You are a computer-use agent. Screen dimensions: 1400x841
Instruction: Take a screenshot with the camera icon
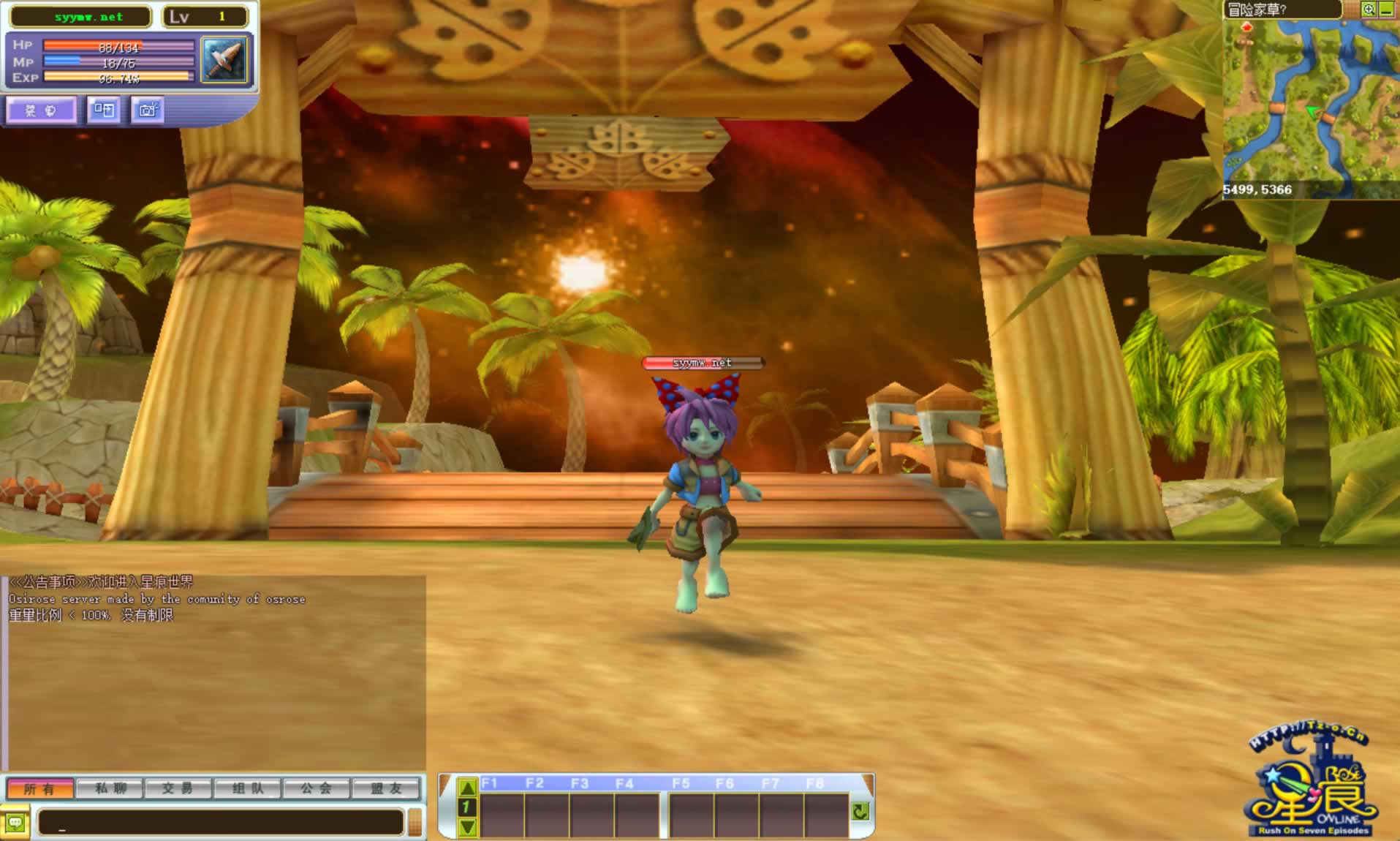click(x=148, y=110)
